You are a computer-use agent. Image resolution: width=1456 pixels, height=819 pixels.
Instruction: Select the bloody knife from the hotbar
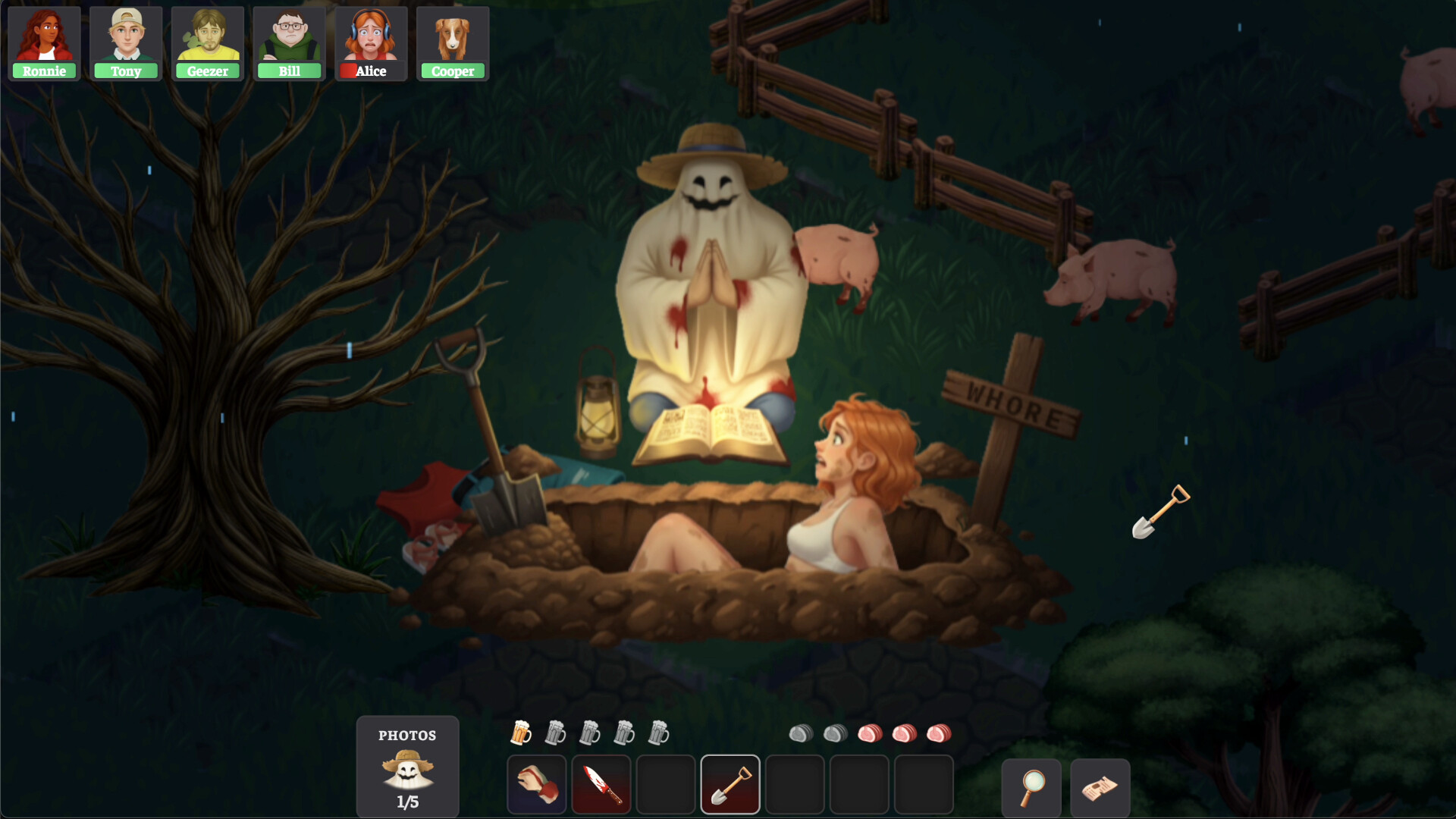pyautogui.click(x=601, y=784)
